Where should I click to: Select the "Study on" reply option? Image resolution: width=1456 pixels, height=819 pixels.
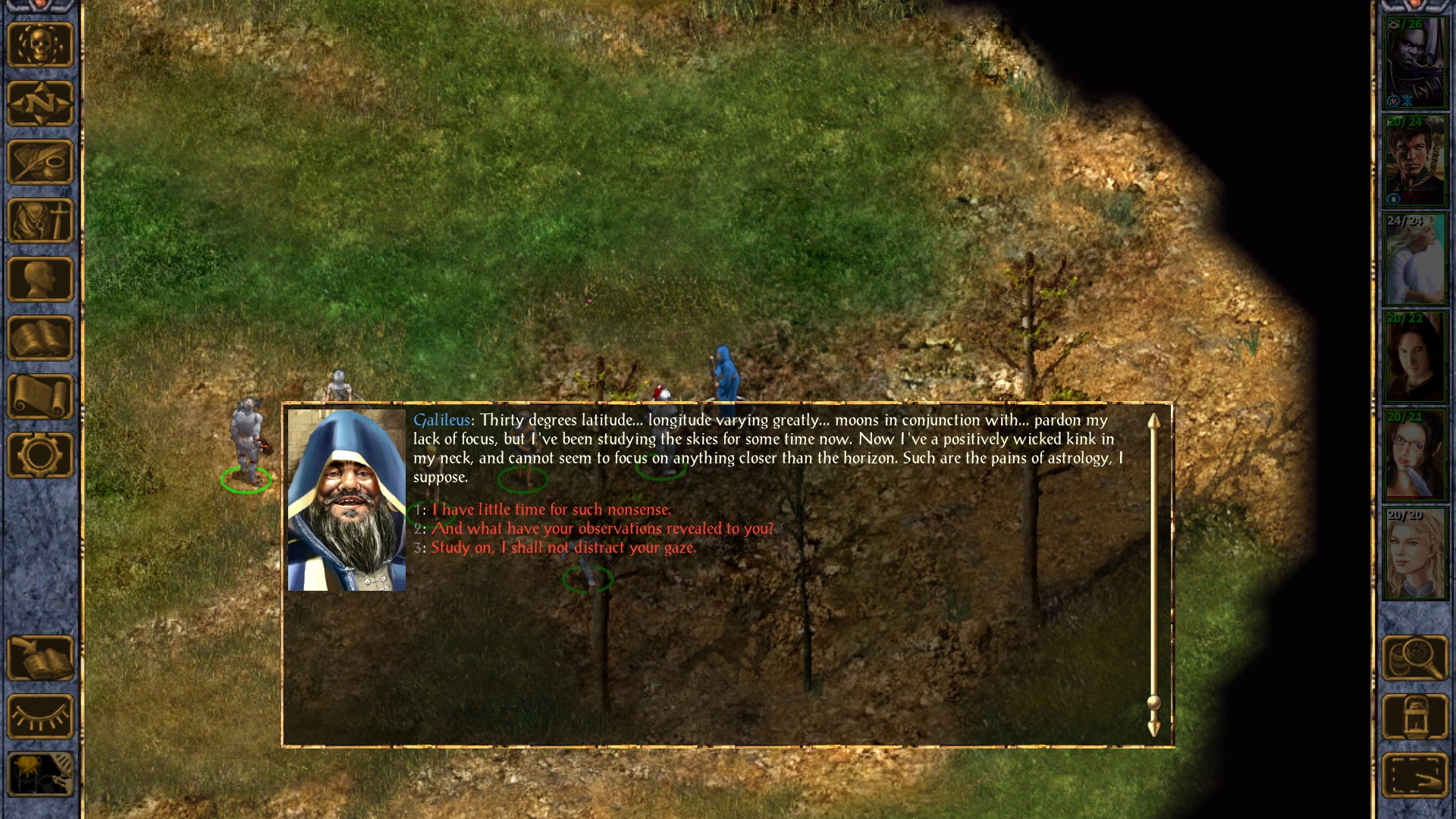click(563, 548)
